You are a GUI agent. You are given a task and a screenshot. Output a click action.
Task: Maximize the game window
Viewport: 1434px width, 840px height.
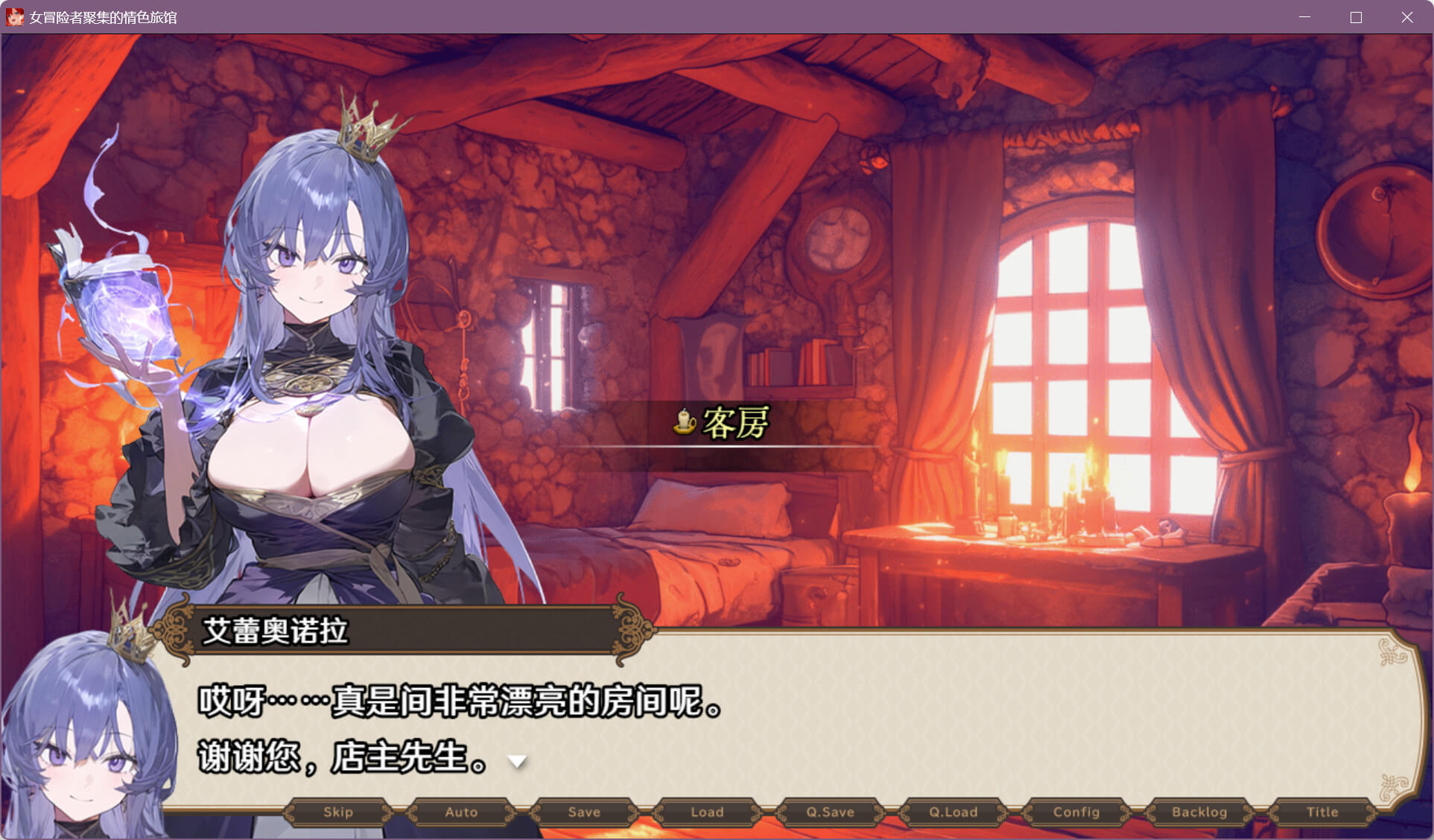coord(1356,17)
